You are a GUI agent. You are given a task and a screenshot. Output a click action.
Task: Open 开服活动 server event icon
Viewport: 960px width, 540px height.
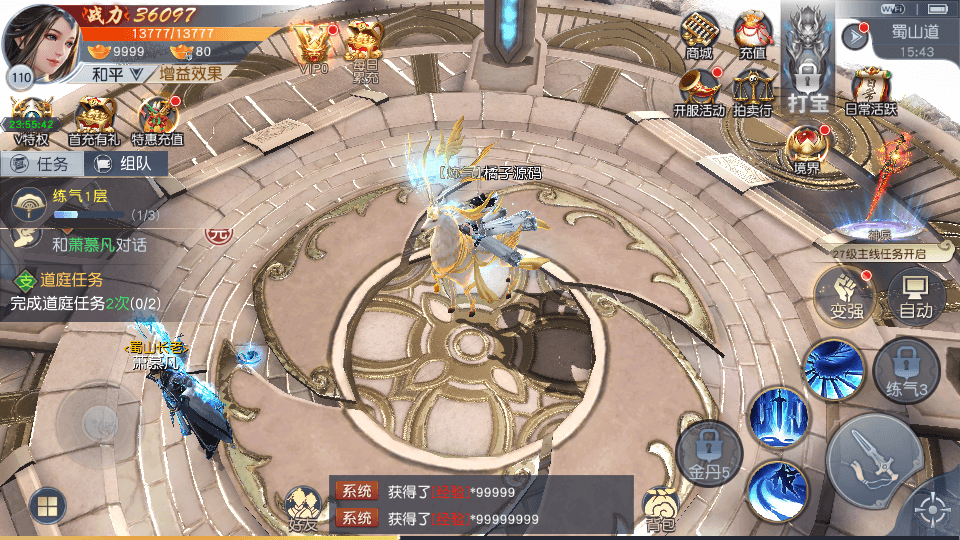tap(699, 92)
